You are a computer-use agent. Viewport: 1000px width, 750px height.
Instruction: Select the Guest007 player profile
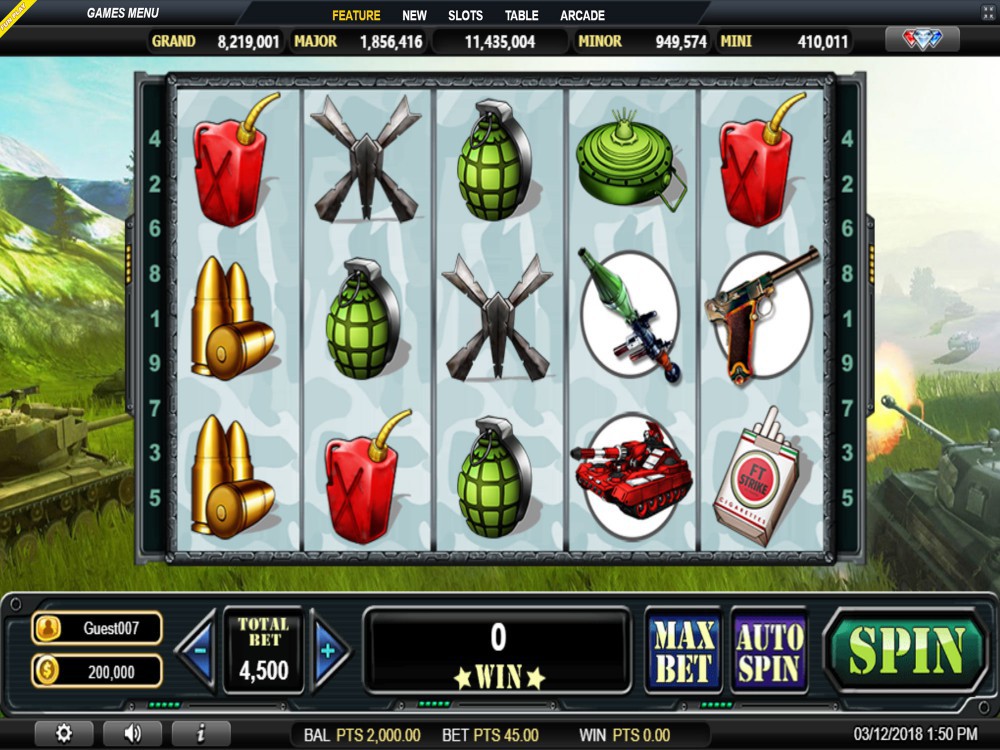pyautogui.click(x=97, y=628)
